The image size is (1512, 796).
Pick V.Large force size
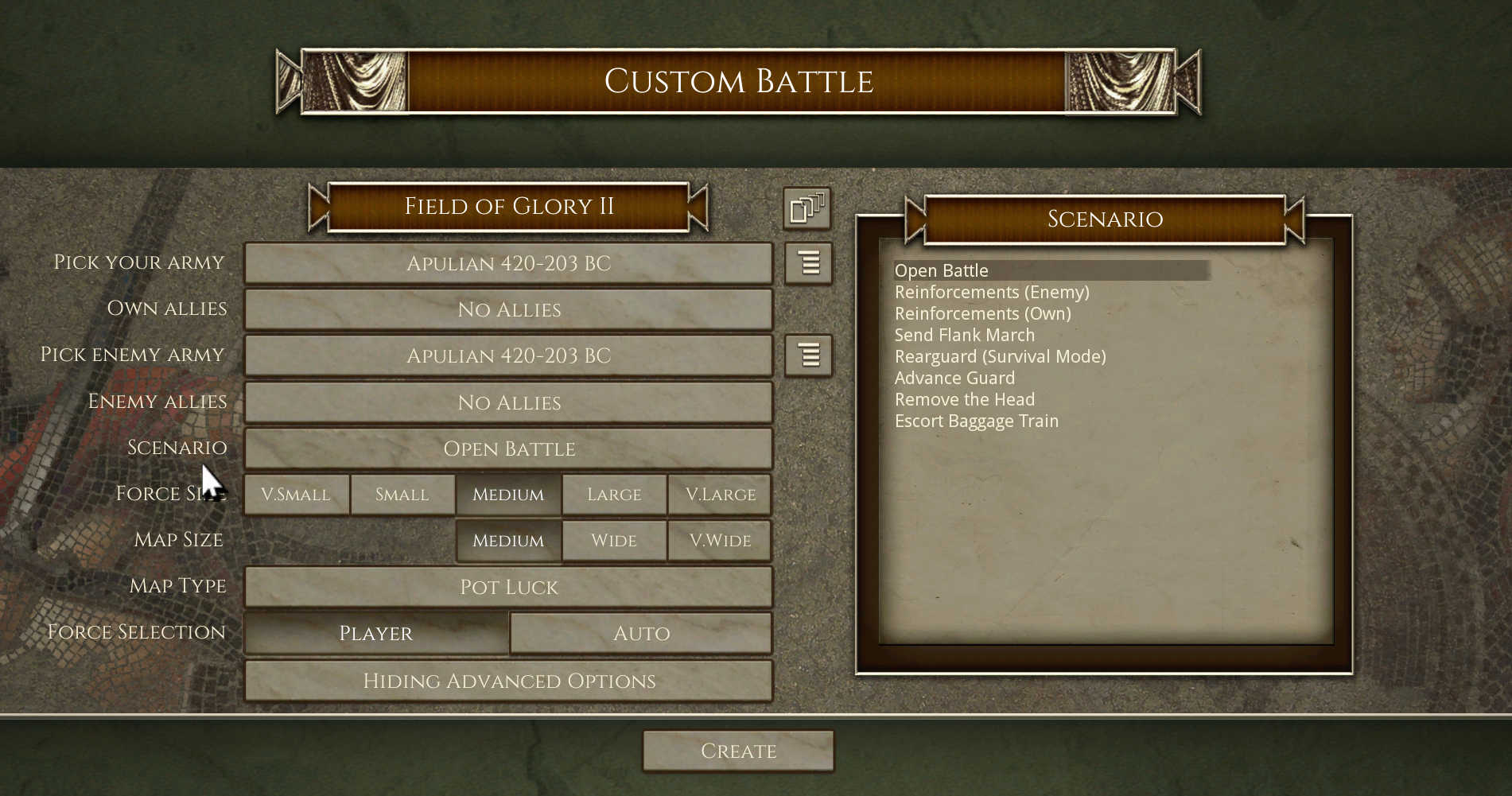(720, 495)
